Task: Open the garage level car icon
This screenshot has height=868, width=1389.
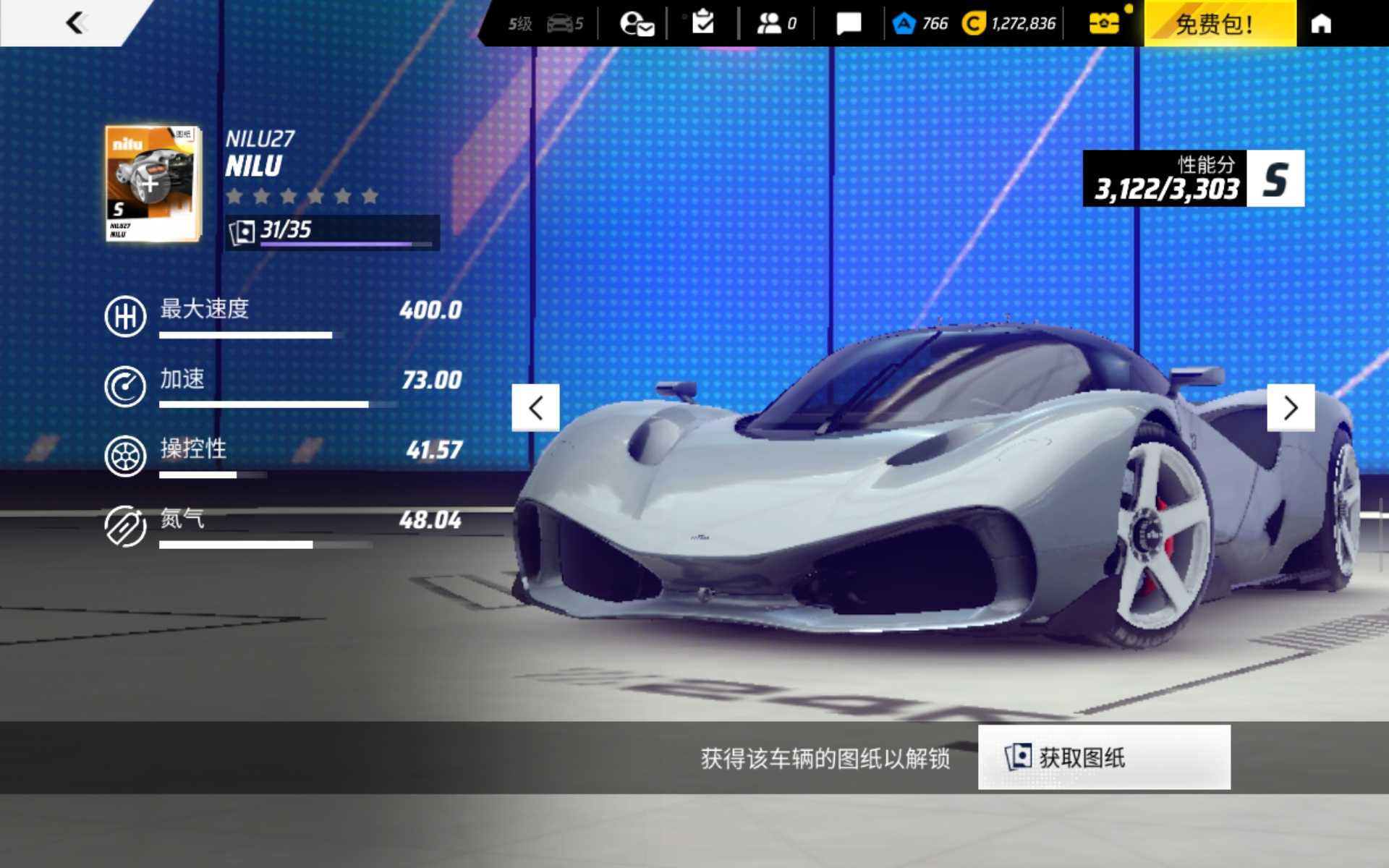Action: tap(564, 24)
